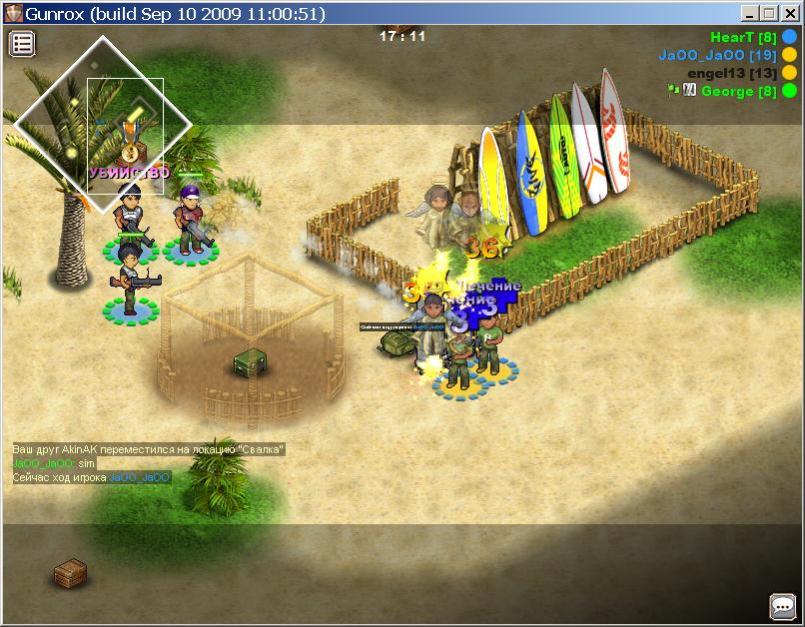Image resolution: width=805 pixels, height=627 pixels.
Task: Select player HearT in the player list
Action: [x=744, y=37]
